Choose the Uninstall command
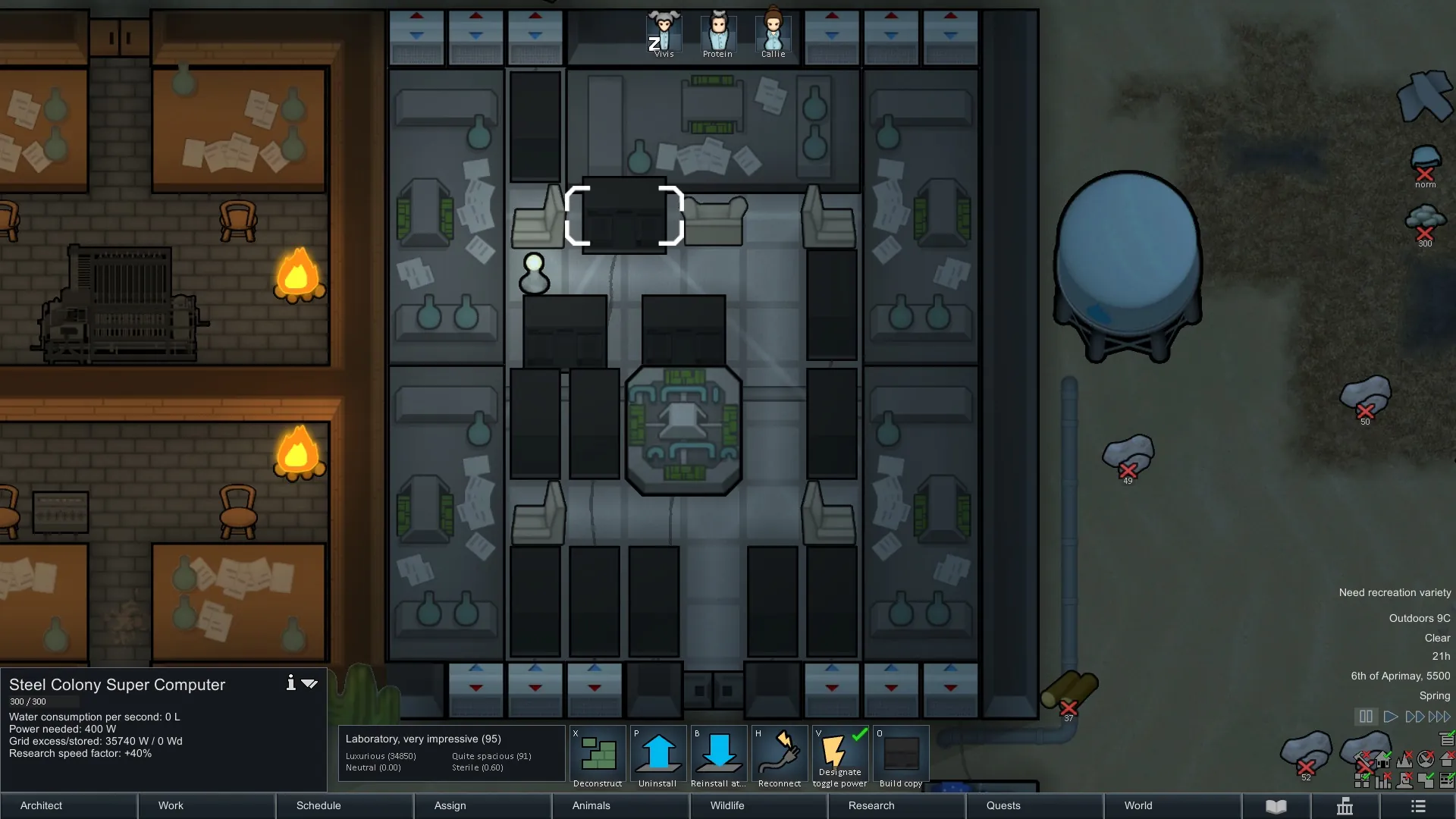Viewport: 1456px width, 819px height. (657, 757)
